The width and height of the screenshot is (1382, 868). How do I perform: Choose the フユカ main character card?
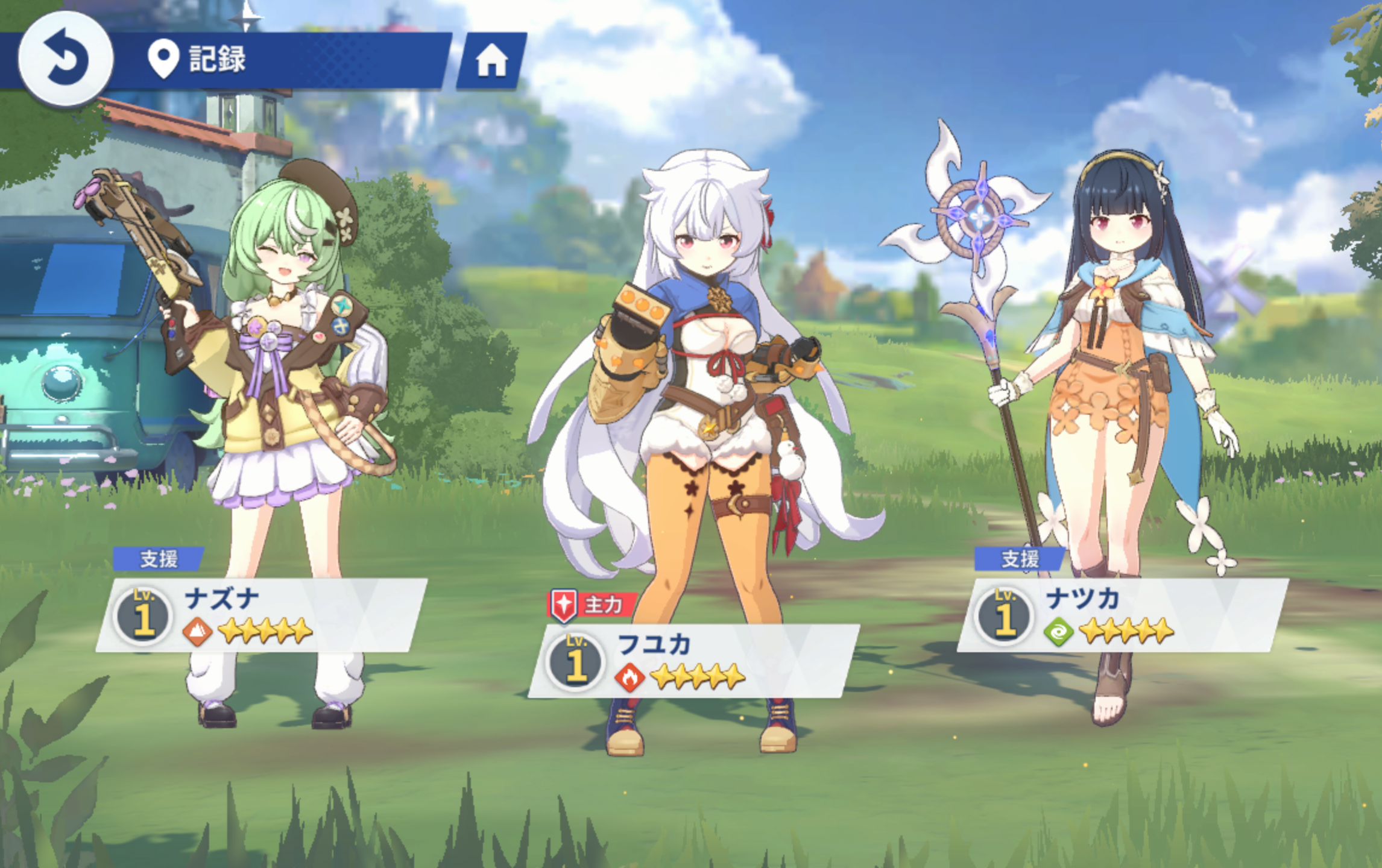[x=693, y=661]
